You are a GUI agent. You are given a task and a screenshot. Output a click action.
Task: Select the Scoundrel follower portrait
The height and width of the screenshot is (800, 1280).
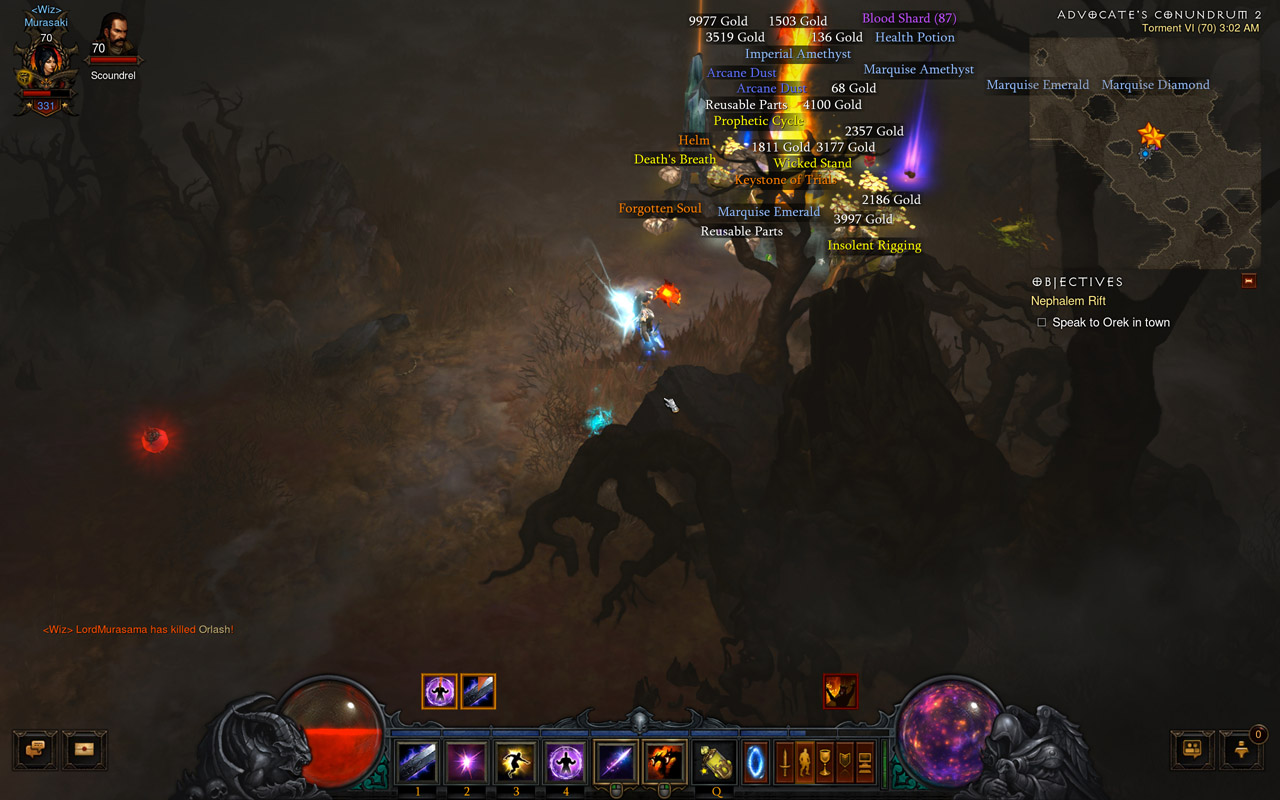[x=114, y=38]
